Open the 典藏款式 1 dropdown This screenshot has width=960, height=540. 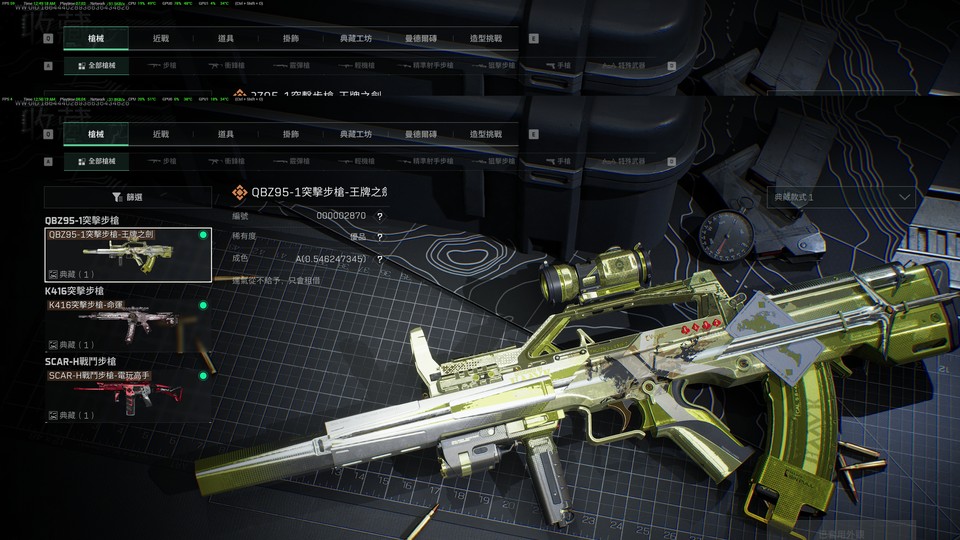click(842, 198)
